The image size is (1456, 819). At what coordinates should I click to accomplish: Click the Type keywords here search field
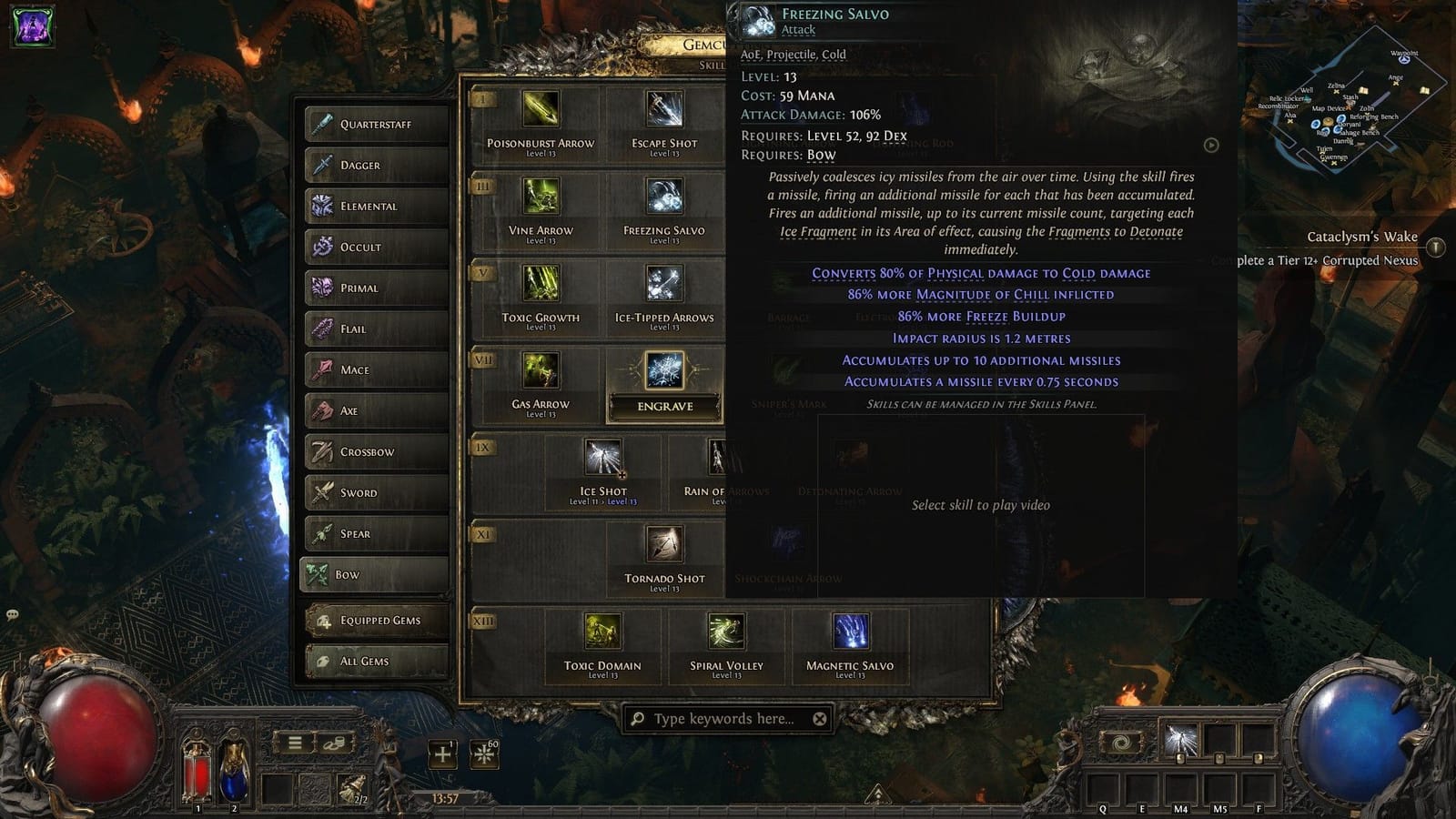tap(719, 718)
